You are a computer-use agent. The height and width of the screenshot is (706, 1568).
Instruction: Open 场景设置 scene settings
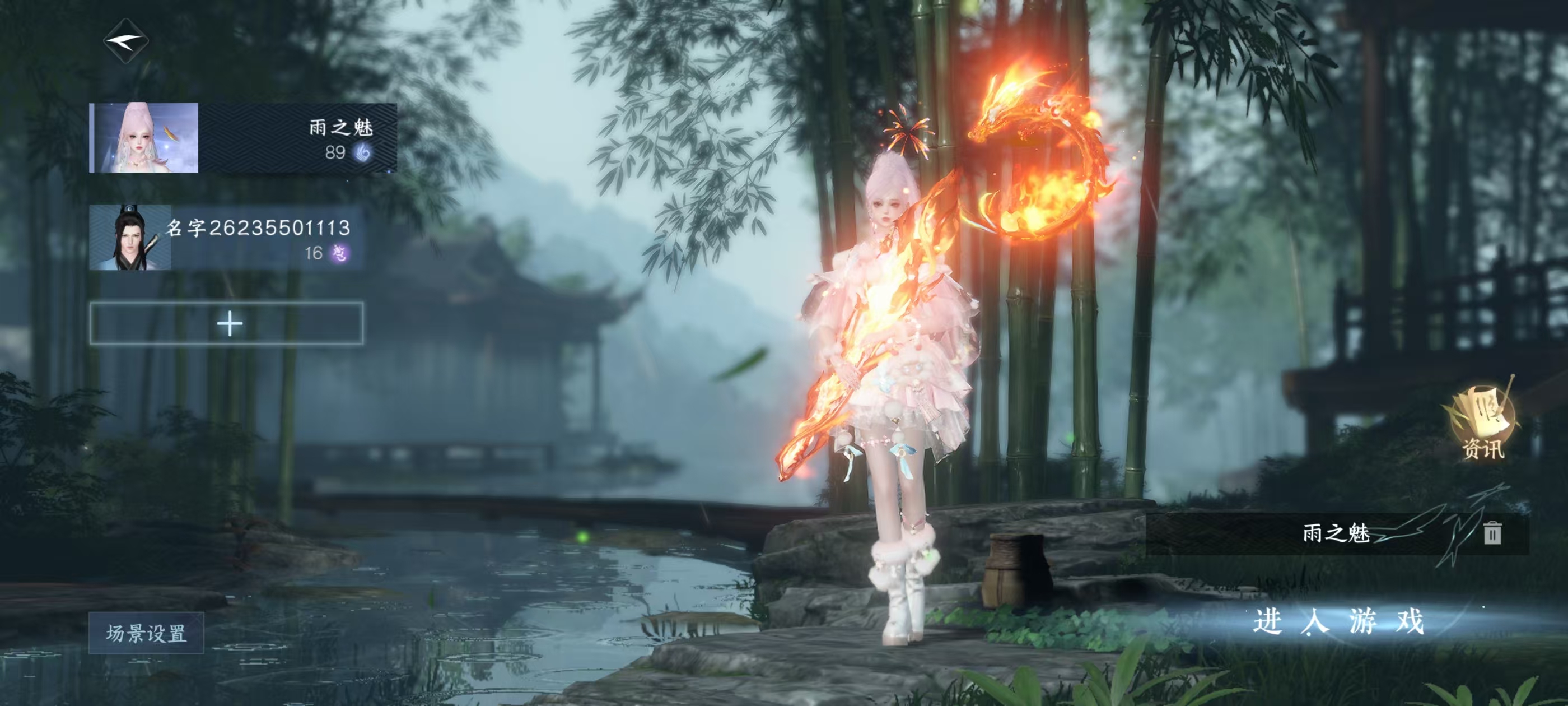click(146, 633)
